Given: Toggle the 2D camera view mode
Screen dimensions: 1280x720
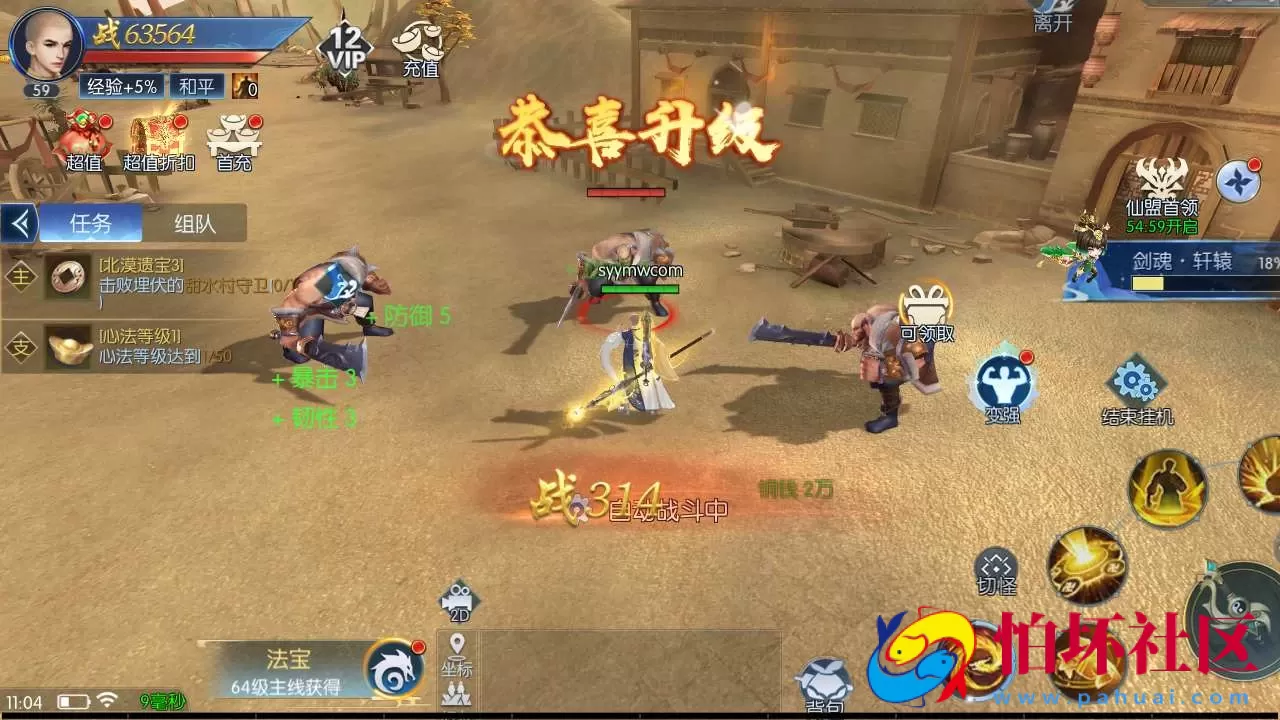Looking at the screenshot, I should (x=459, y=603).
